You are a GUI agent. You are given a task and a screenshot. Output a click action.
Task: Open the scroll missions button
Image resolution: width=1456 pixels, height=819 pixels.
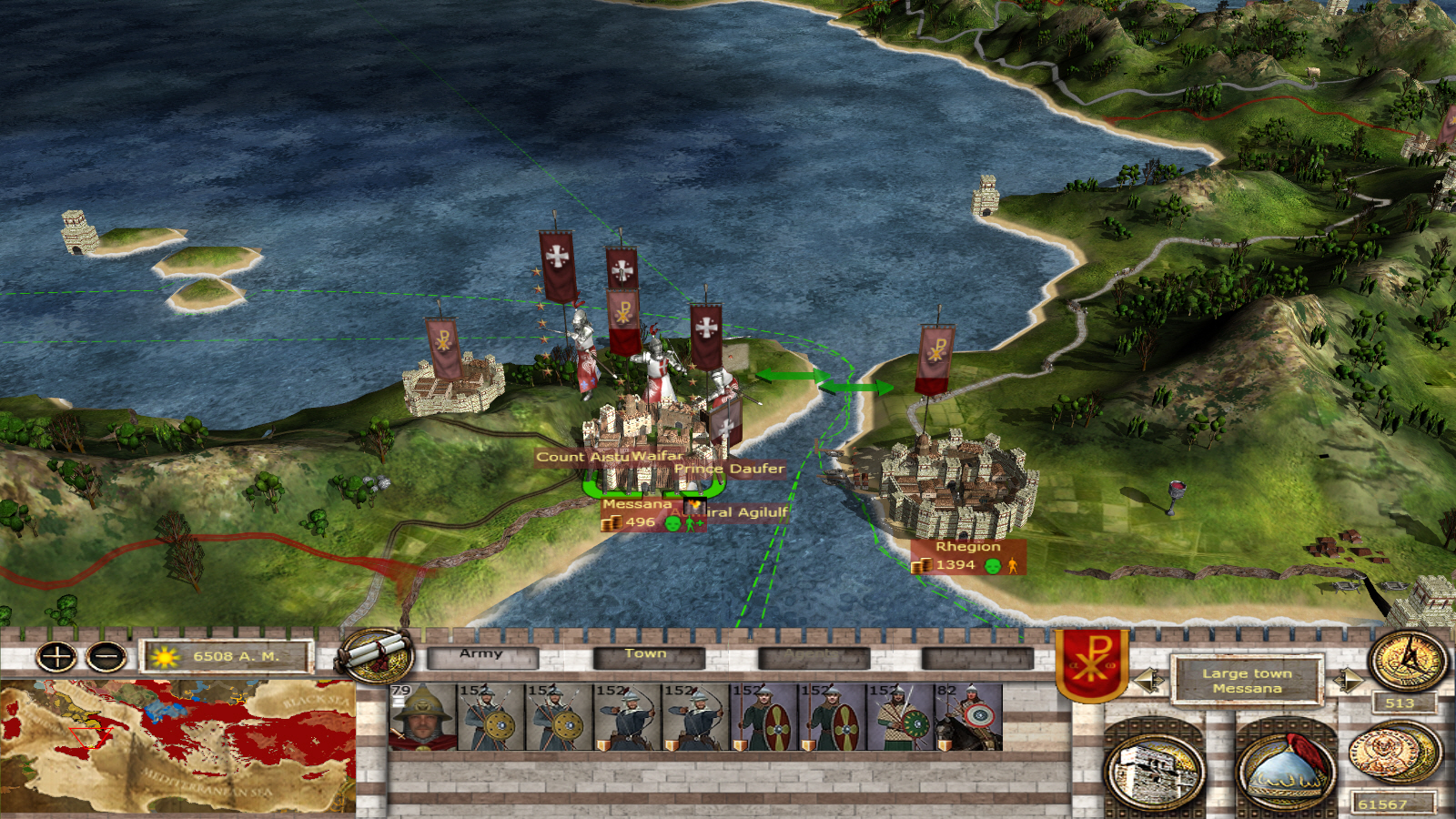[376, 654]
